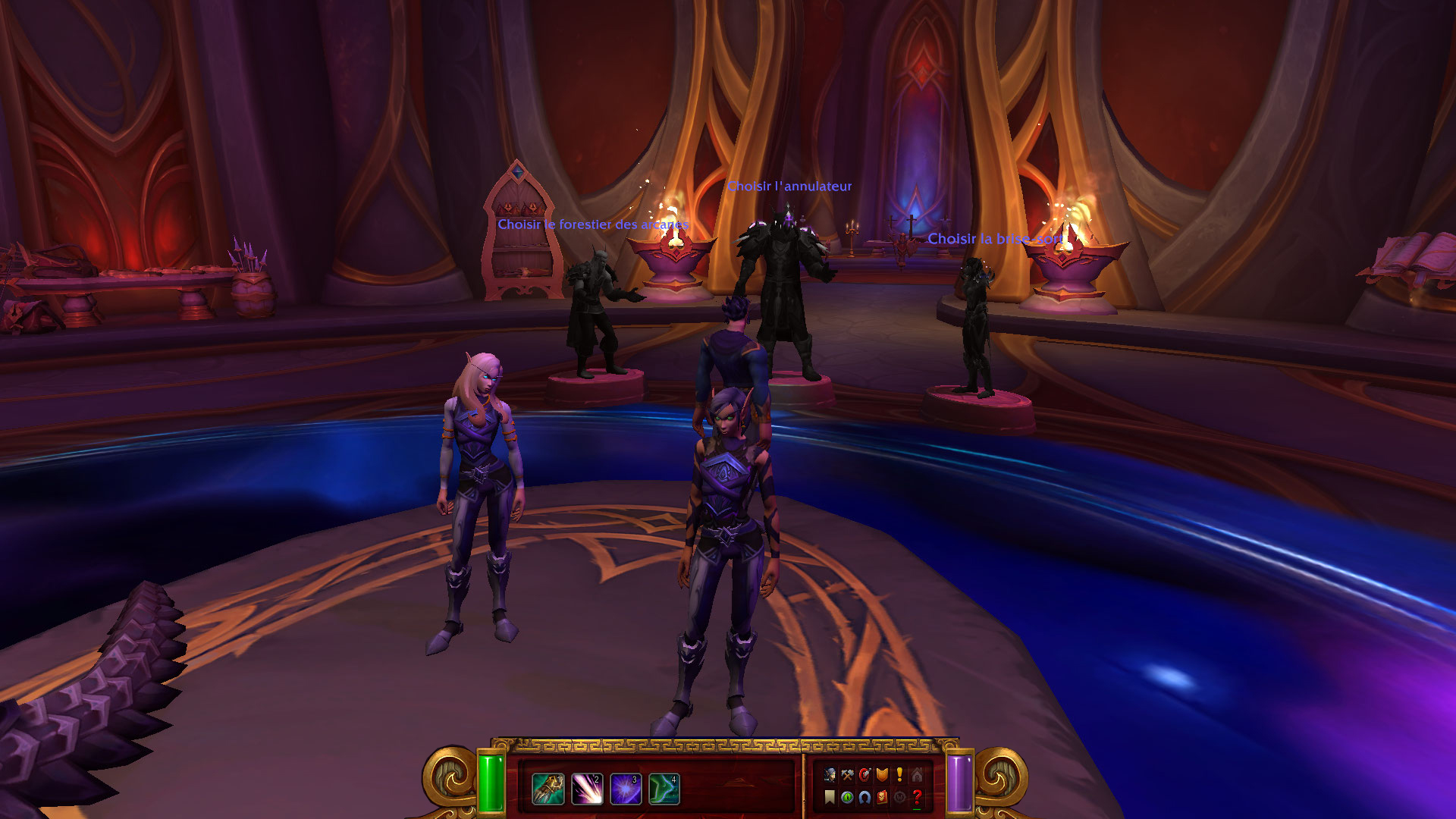Use the purple arcane burst ability

pyautogui.click(x=626, y=789)
